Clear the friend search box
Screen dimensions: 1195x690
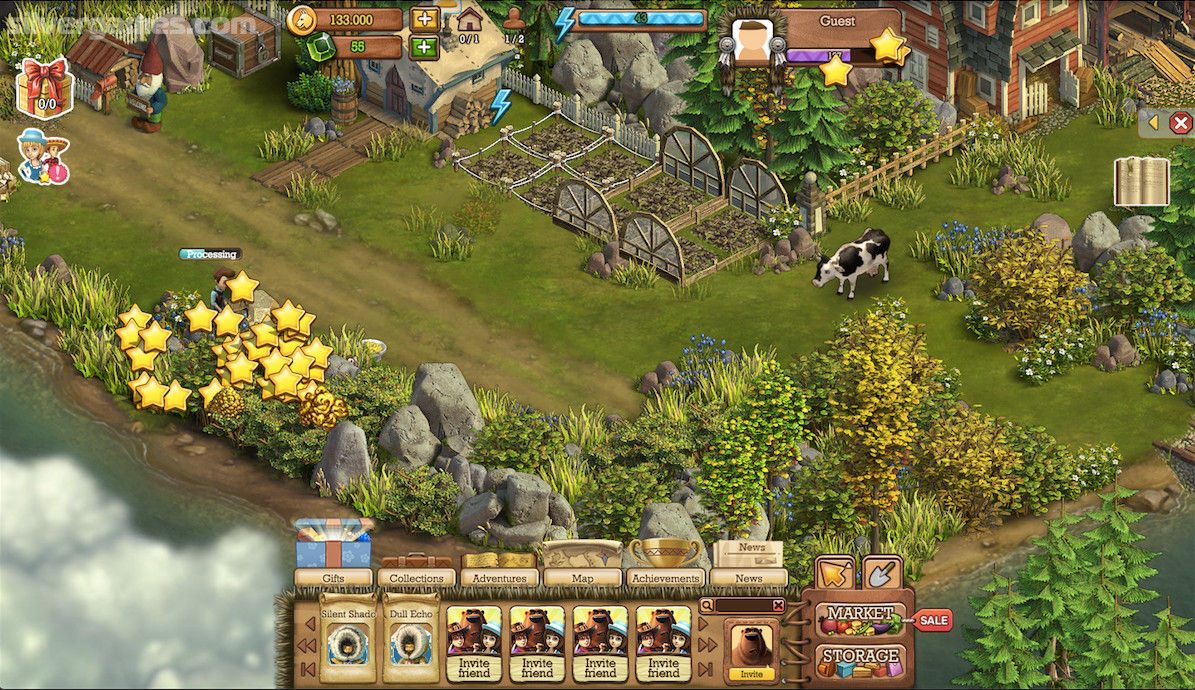(x=778, y=605)
